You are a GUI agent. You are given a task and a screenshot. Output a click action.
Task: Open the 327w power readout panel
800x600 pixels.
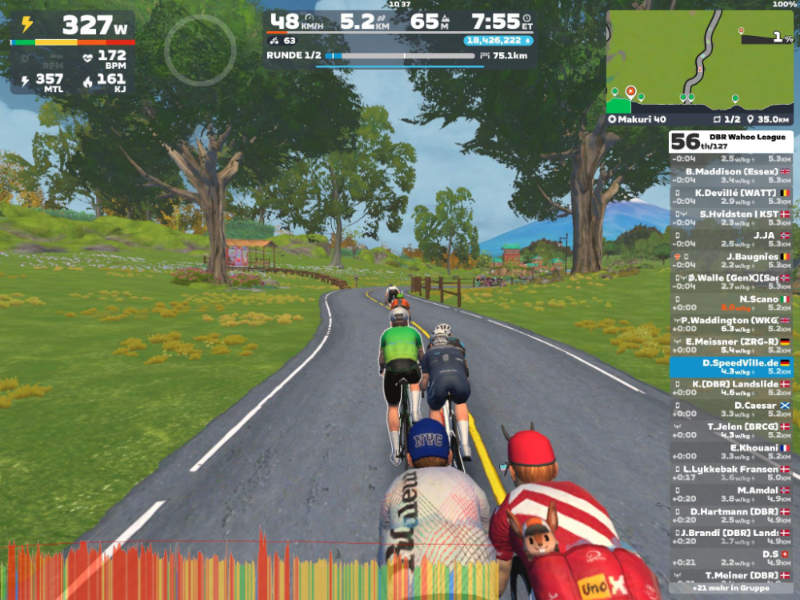[72, 26]
